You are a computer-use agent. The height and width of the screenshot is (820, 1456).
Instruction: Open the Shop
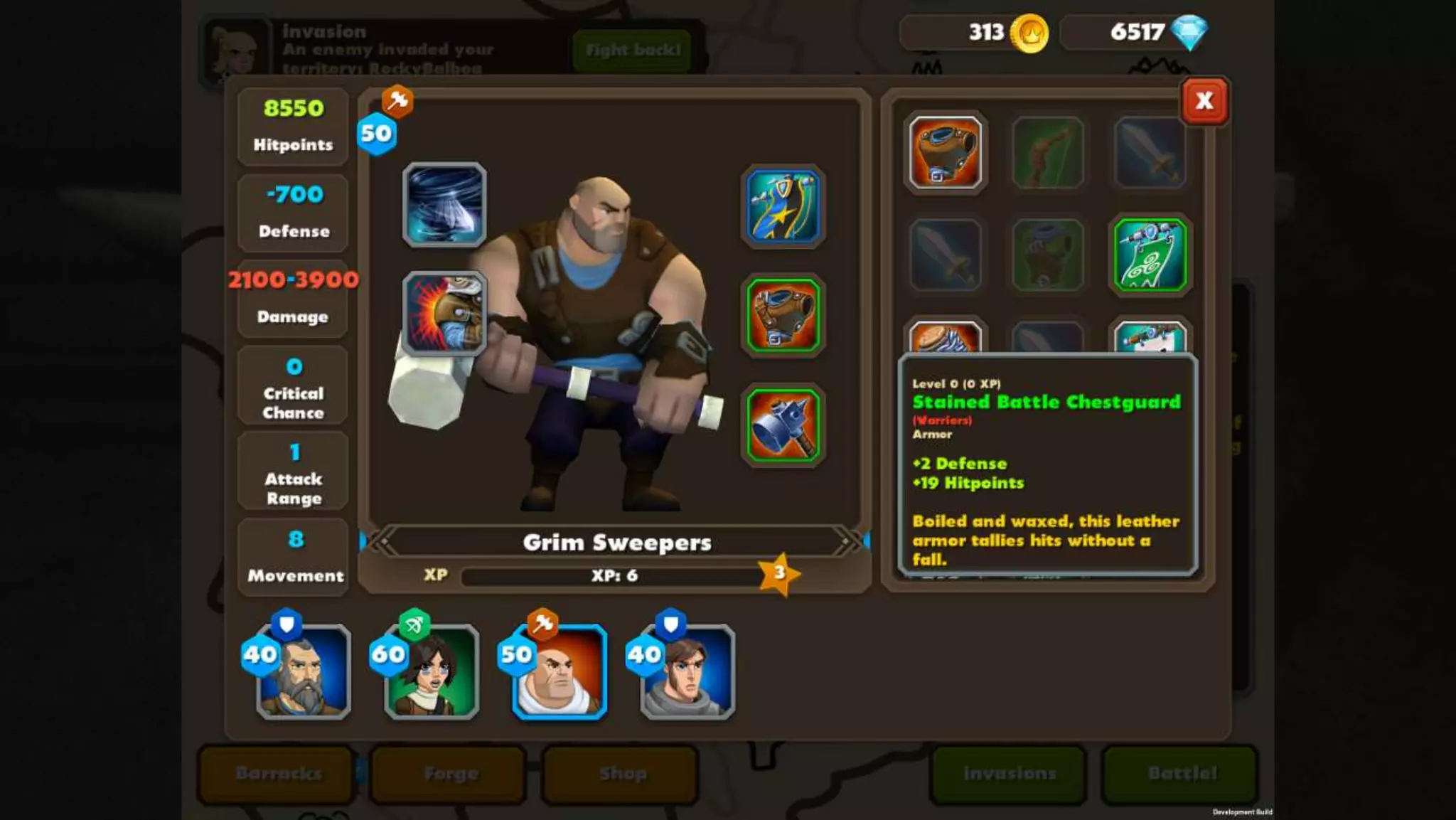(x=621, y=774)
